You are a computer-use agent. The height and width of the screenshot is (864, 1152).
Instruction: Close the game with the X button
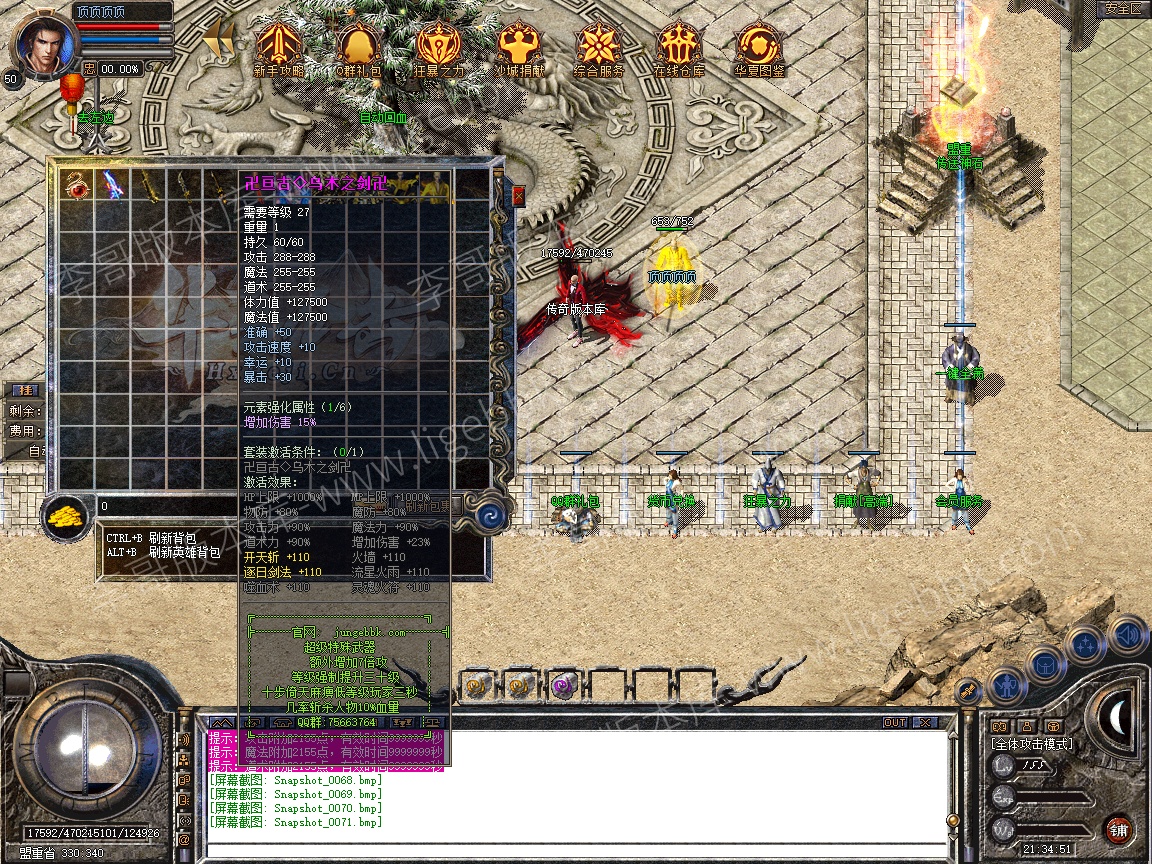tap(926, 722)
